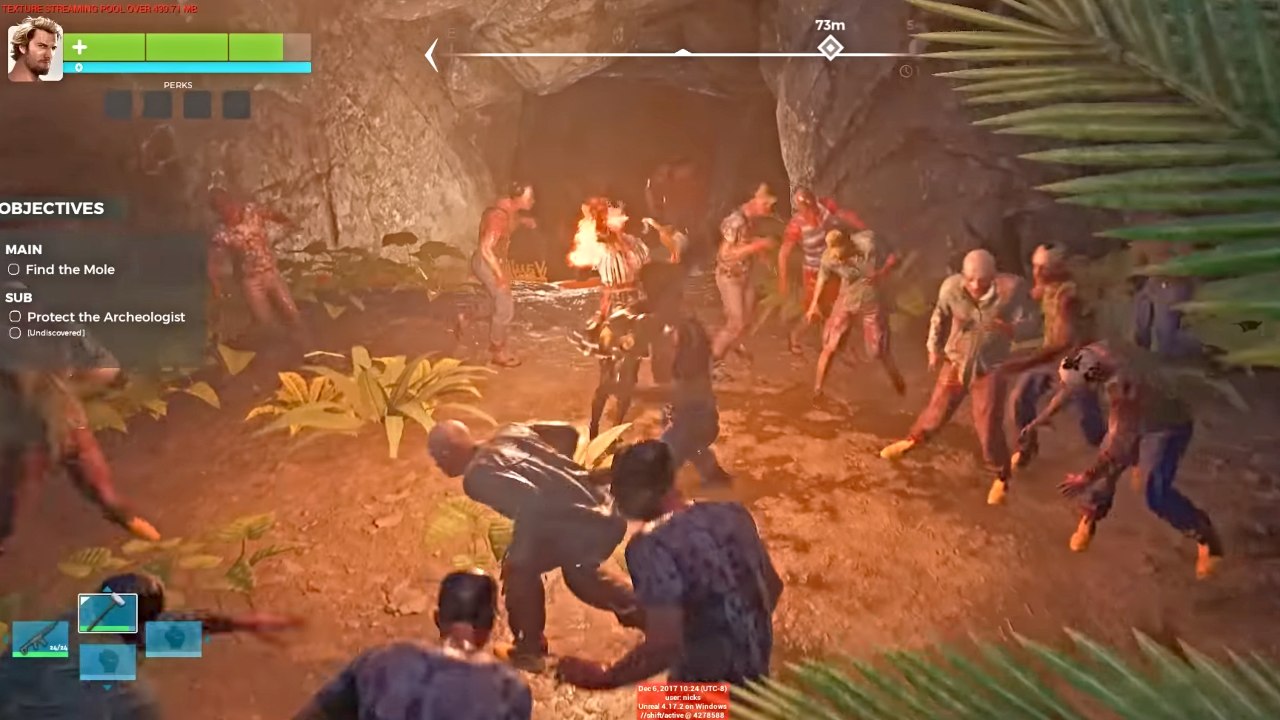1280x720 pixels.
Task: Select the clock icon on the compass bar
Action: 907,69
